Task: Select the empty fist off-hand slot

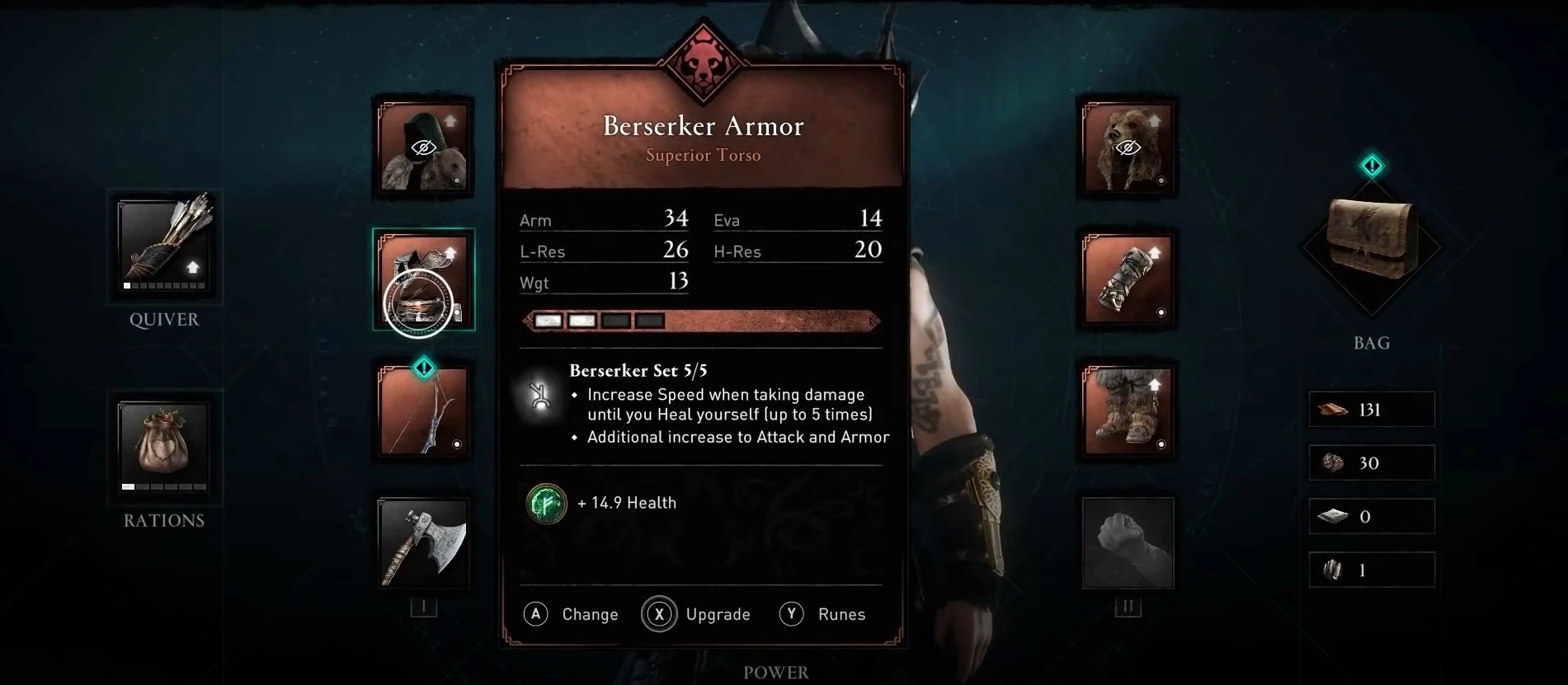Action: pos(1127,542)
